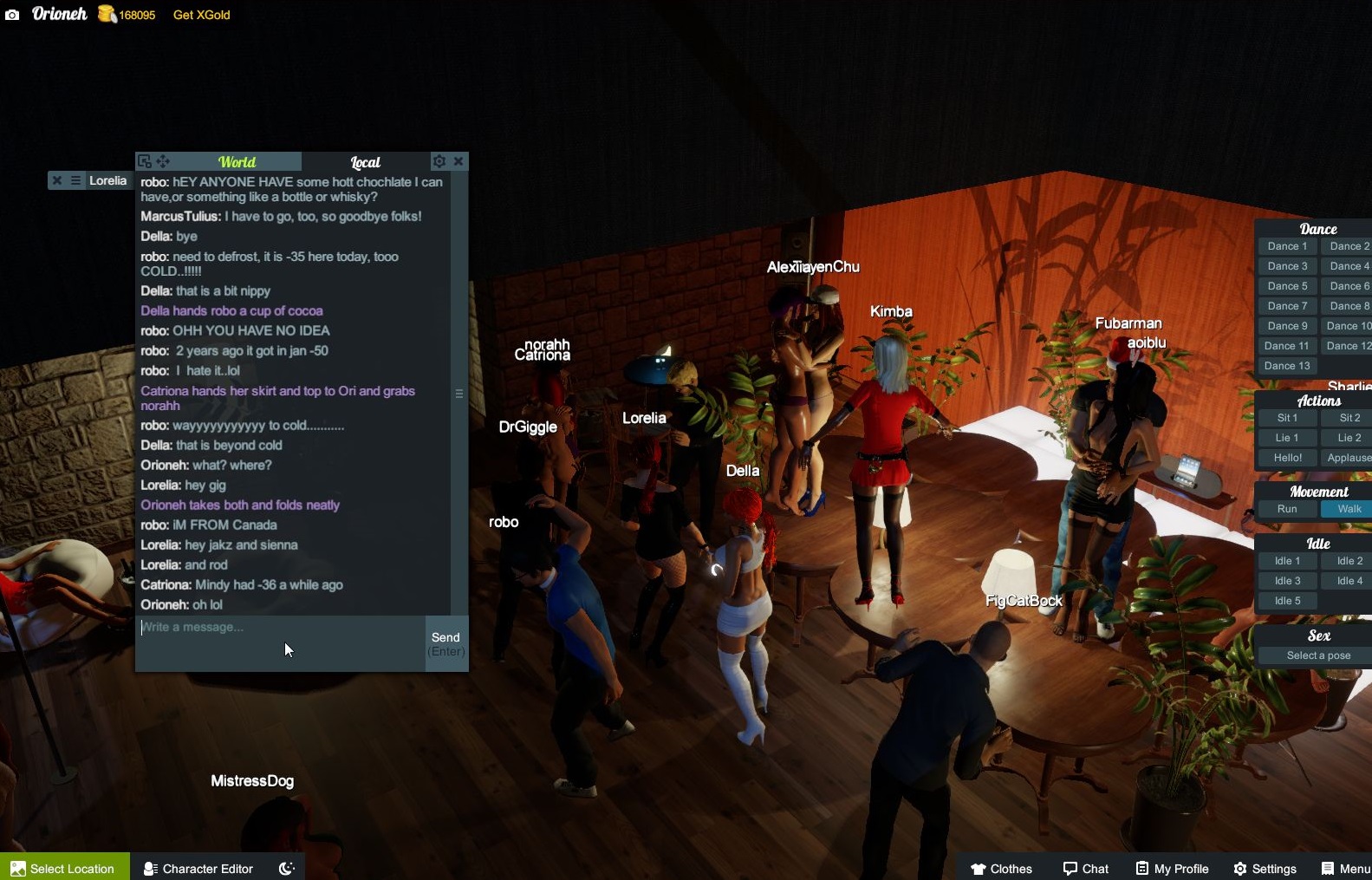Open the Menu at bottom right
Screen dimensions: 1372x880
tap(1346, 868)
